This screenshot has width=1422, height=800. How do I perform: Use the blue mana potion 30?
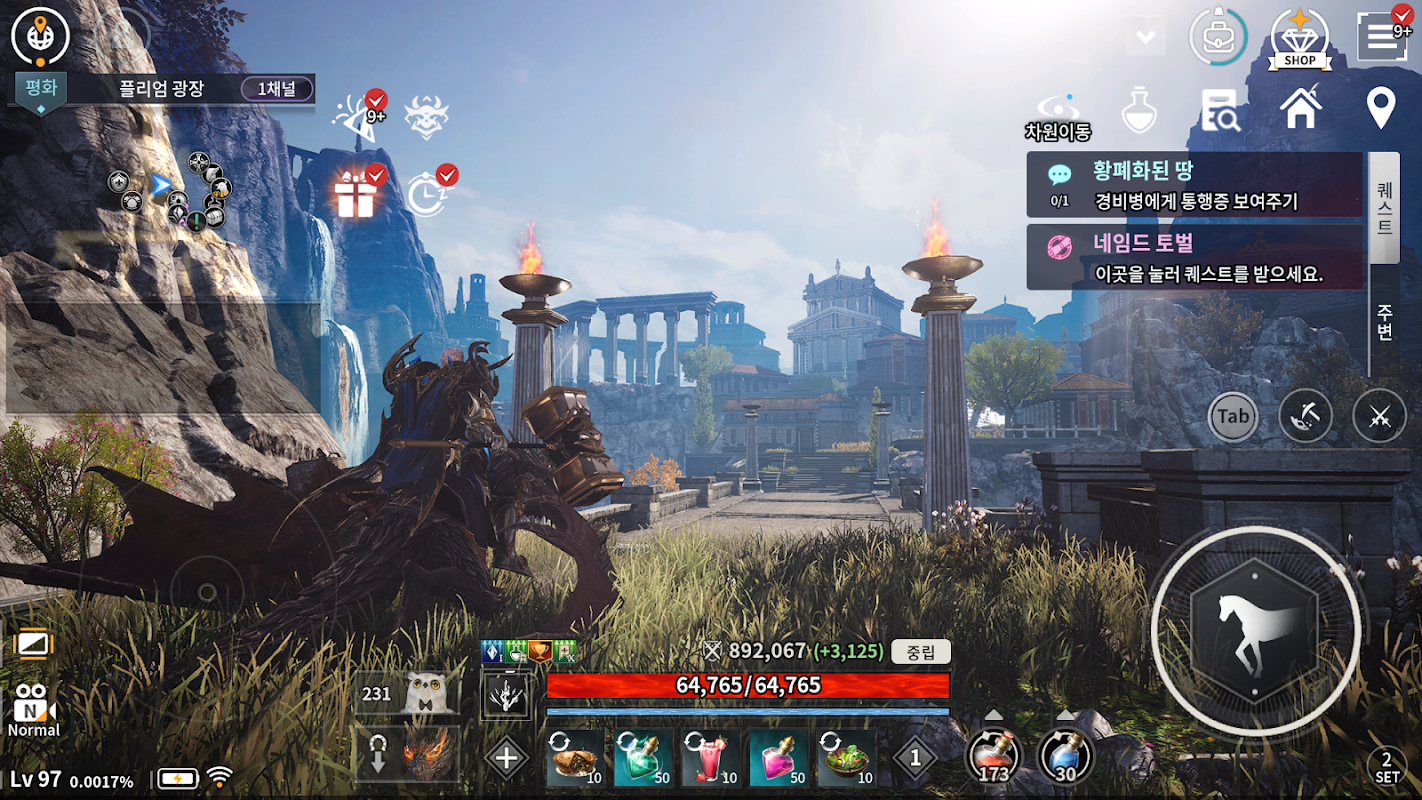[x=1065, y=756]
